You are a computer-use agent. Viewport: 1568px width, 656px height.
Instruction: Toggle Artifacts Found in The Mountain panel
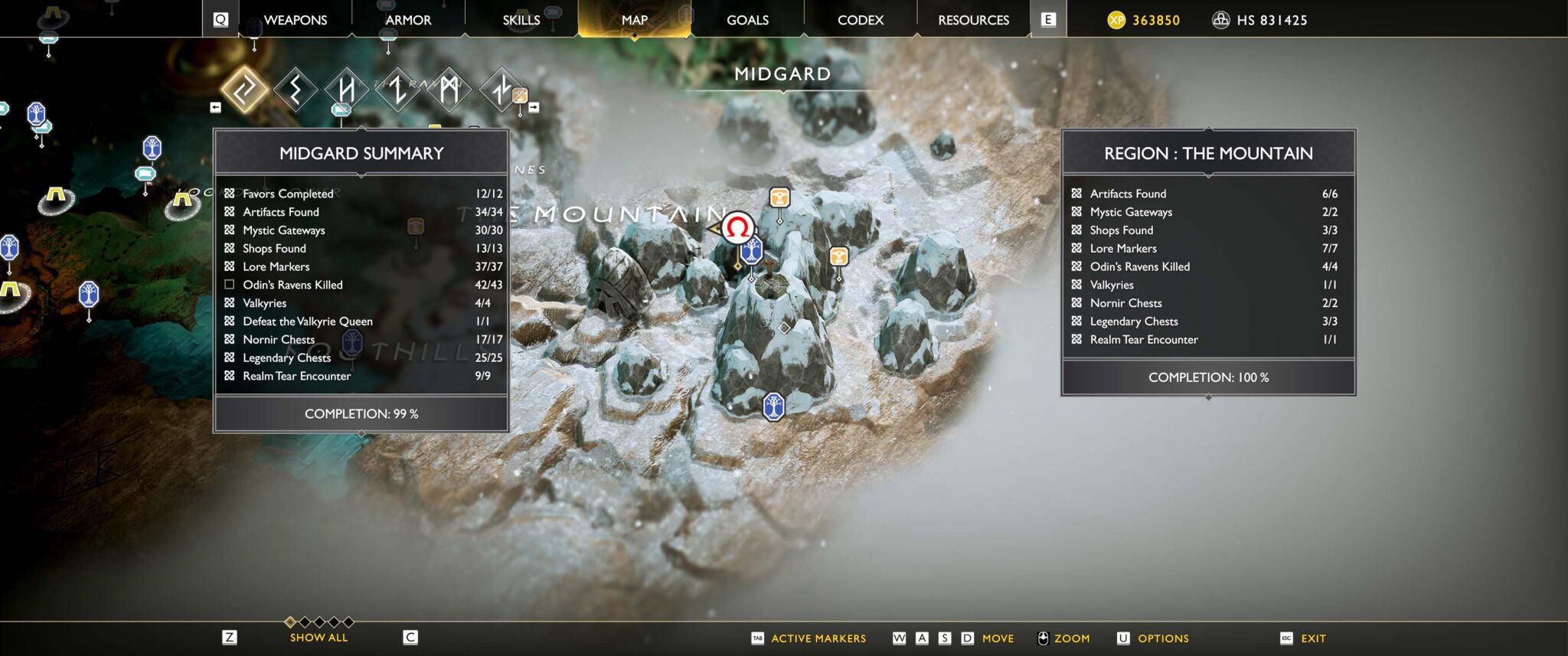pyautogui.click(x=1077, y=194)
